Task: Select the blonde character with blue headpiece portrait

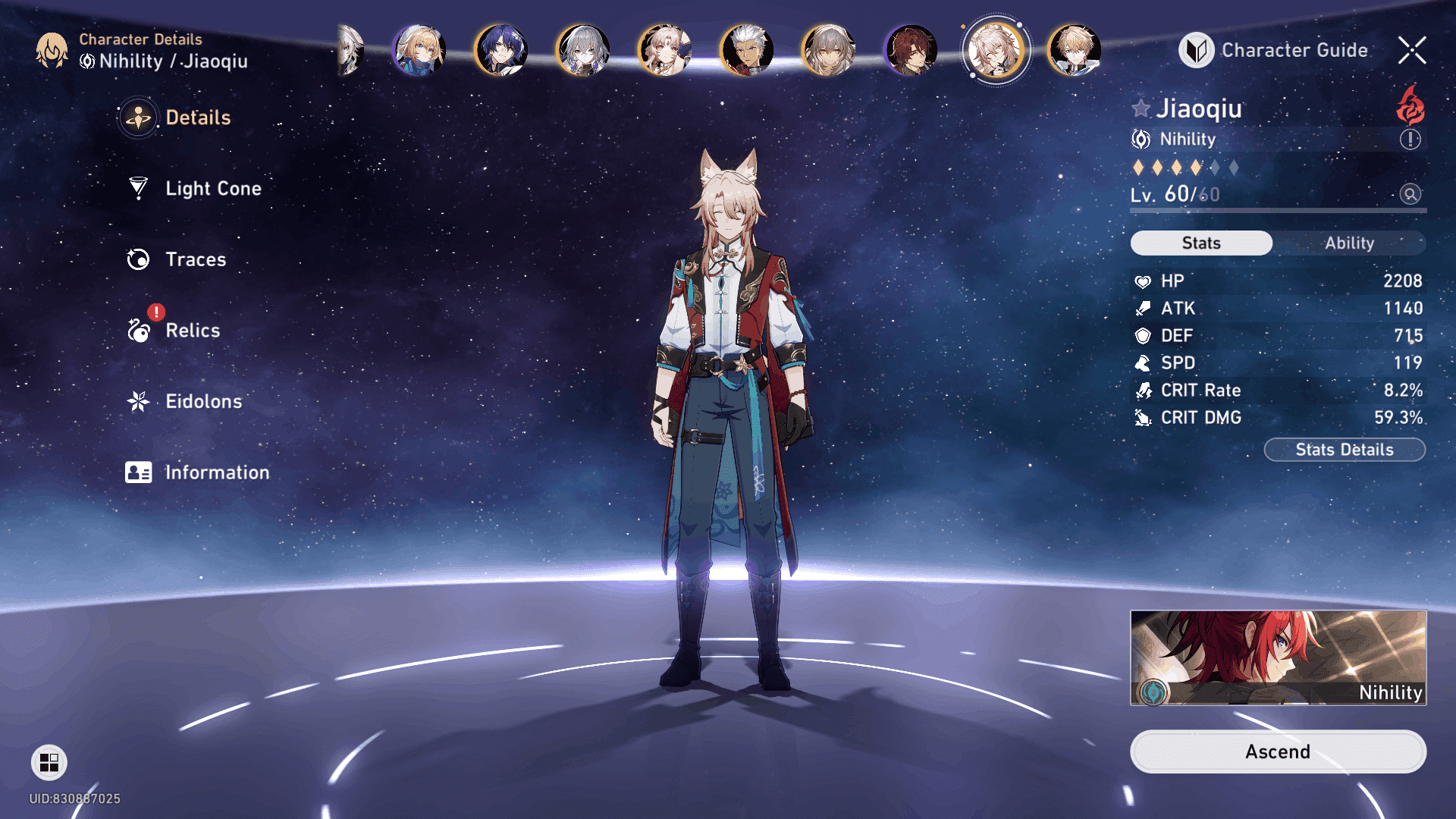Action: [419, 51]
